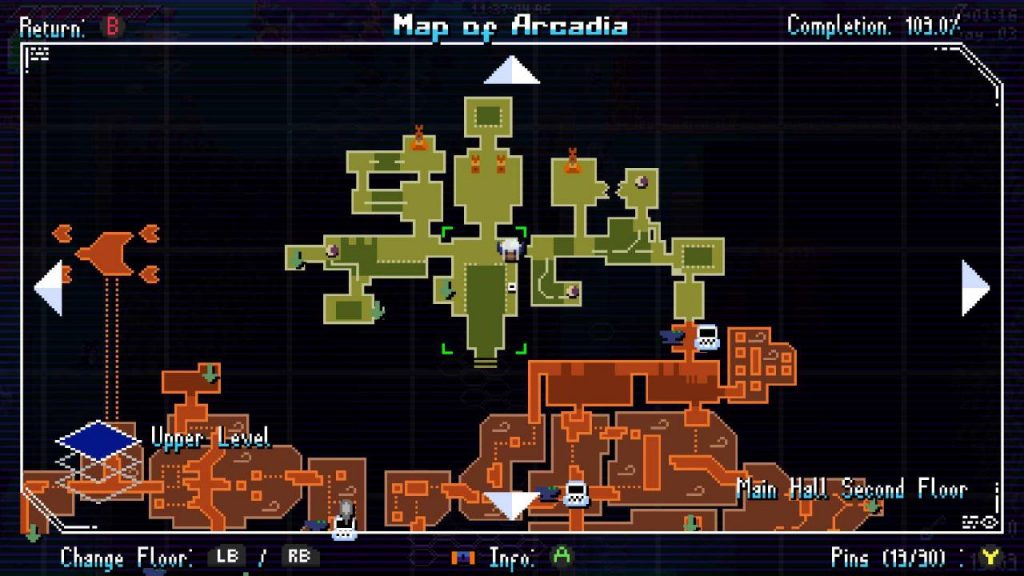Viewport: 1024px width, 576px height.
Task: Select the white-haired player marker on the map
Action: (x=511, y=249)
